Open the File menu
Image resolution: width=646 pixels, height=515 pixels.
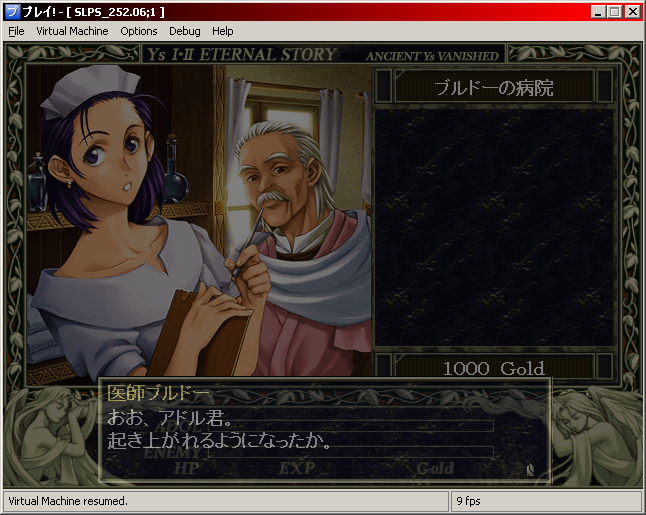pos(16,31)
